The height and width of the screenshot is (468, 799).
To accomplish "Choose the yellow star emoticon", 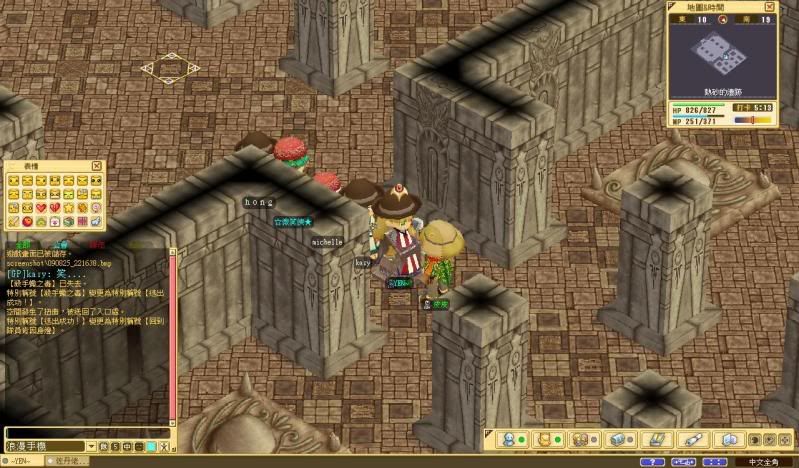I will coord(69,208).
